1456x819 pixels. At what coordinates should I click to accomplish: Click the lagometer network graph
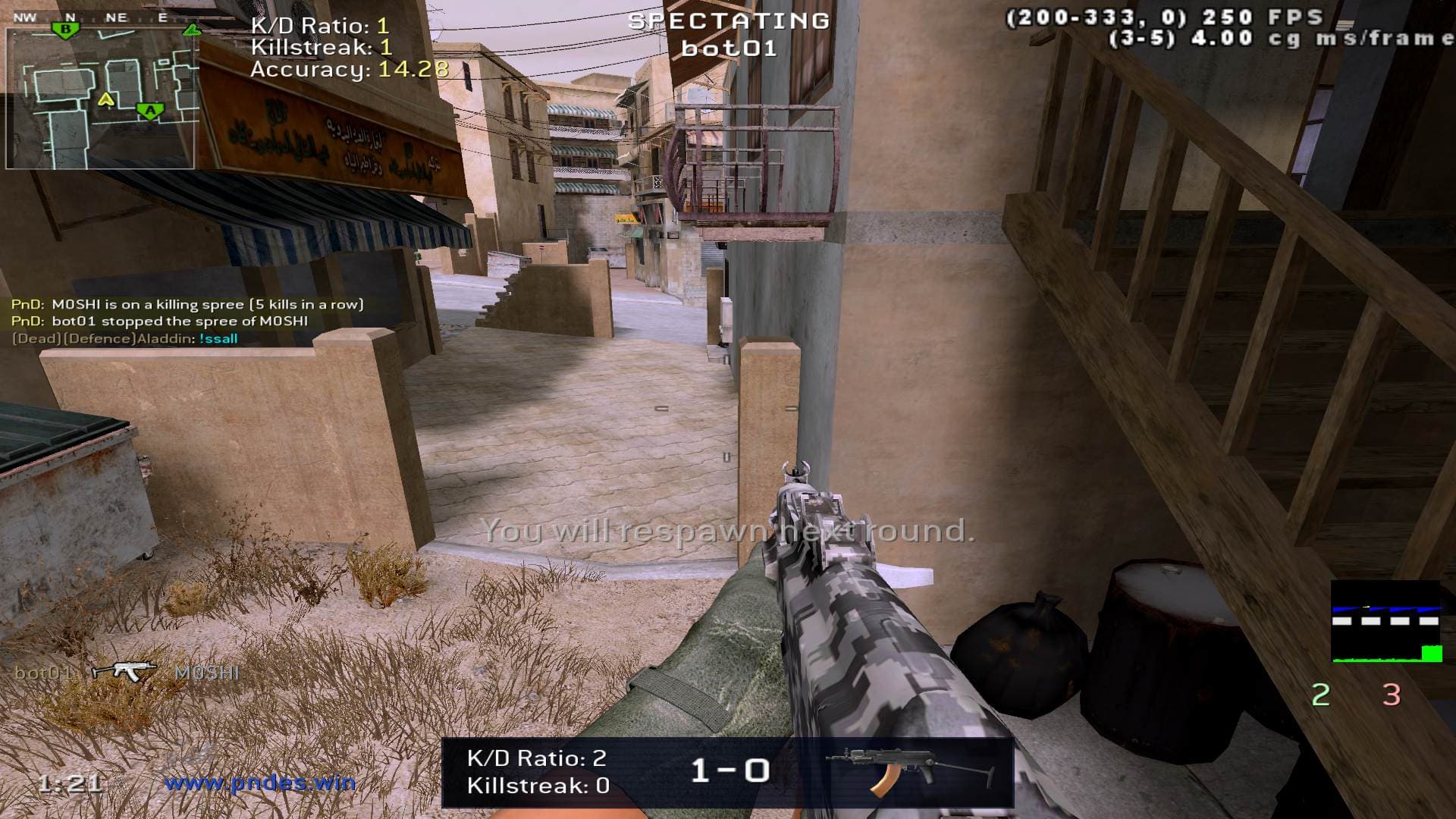(1386, 622)
